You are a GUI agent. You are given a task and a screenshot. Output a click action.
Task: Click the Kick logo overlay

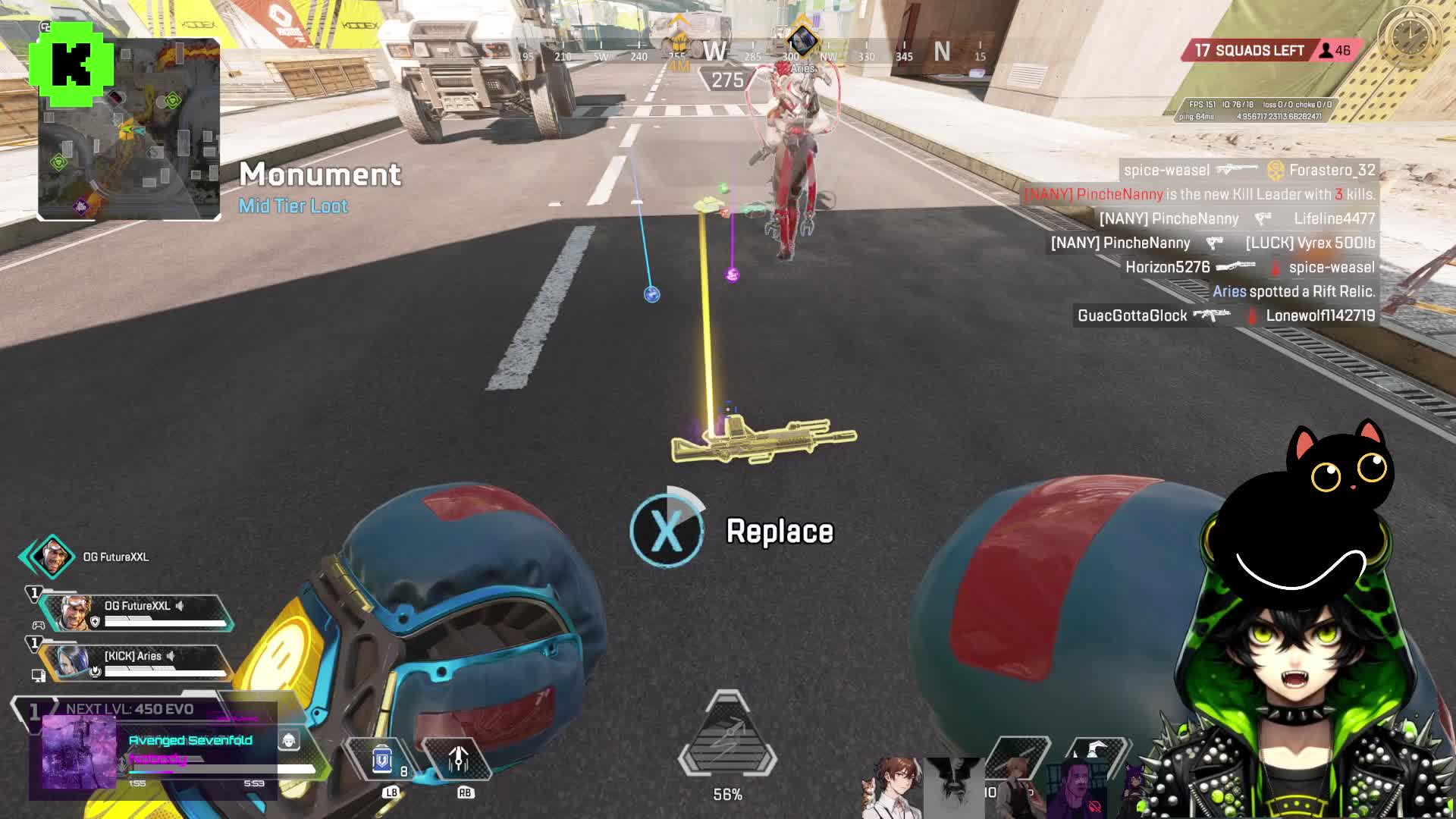71,64
